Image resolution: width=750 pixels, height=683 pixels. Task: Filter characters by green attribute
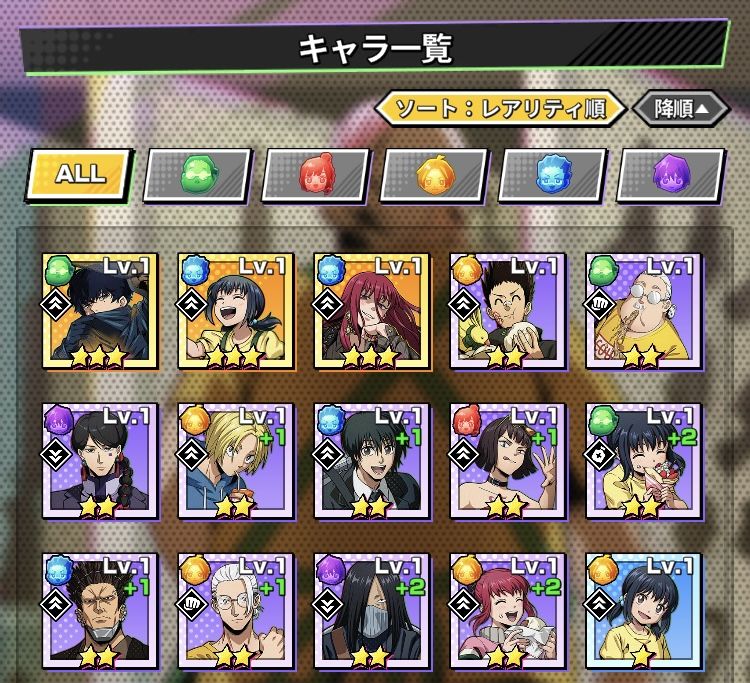click(197, 175)
